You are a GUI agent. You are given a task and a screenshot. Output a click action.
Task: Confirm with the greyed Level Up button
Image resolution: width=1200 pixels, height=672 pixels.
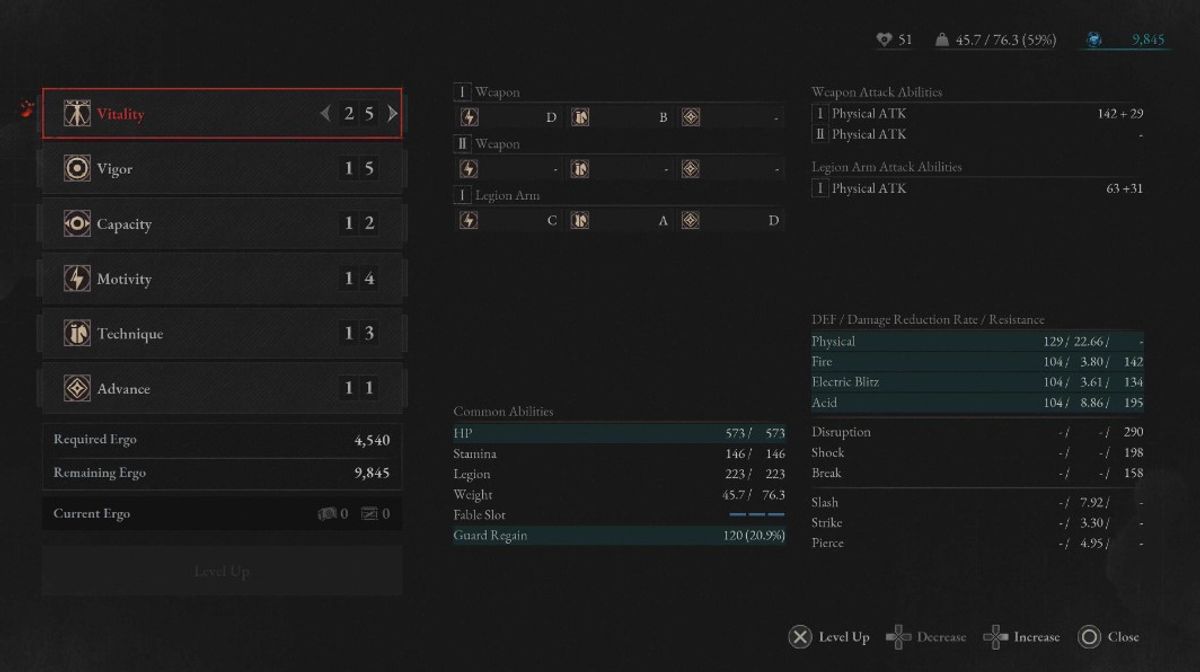click(x=222, y=571)
